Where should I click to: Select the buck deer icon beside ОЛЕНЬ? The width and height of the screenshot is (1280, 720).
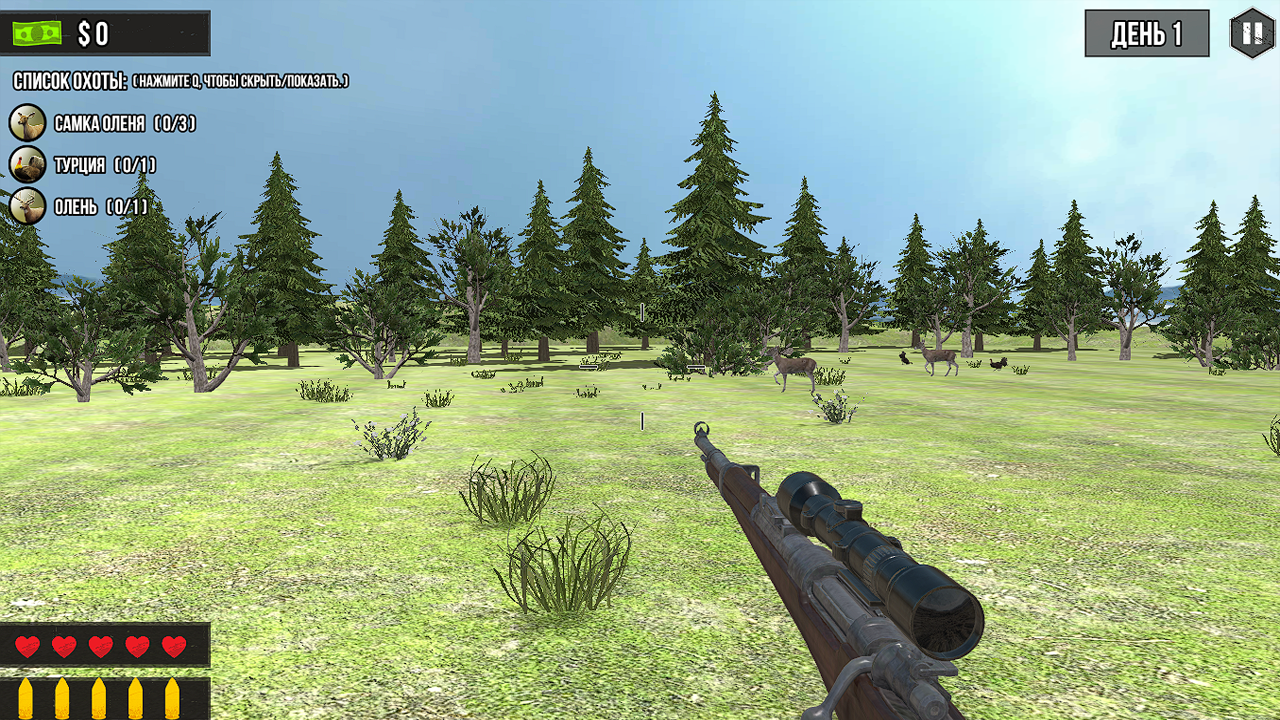coord(26,202)
